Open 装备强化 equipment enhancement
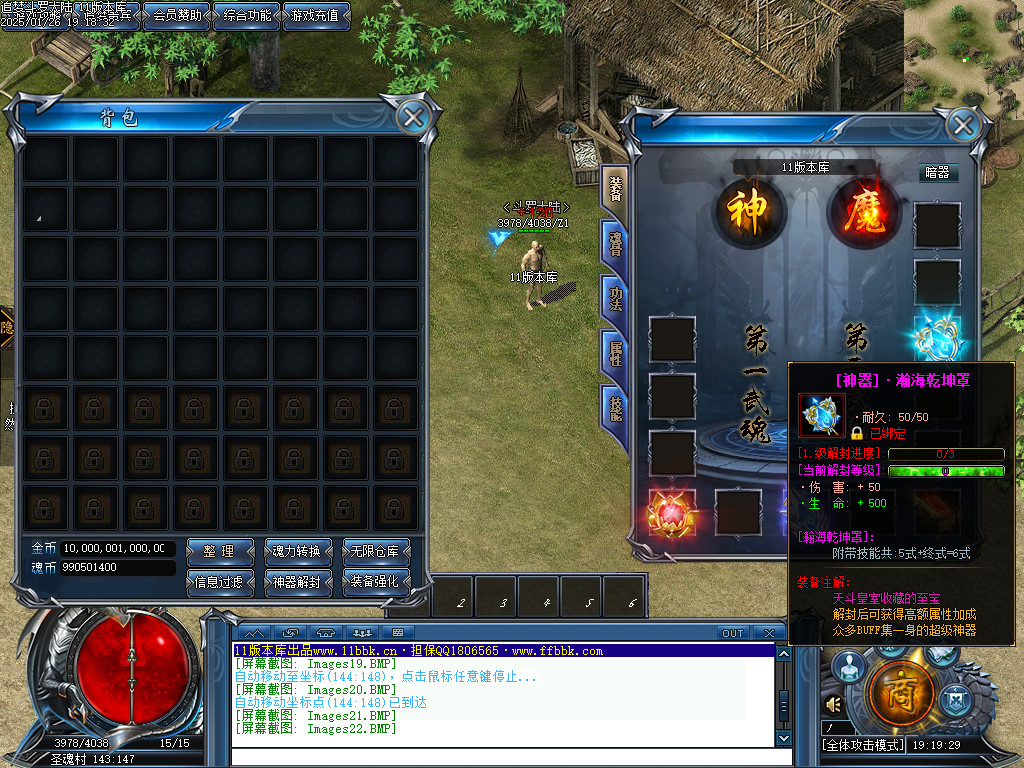 coord(376,581)
